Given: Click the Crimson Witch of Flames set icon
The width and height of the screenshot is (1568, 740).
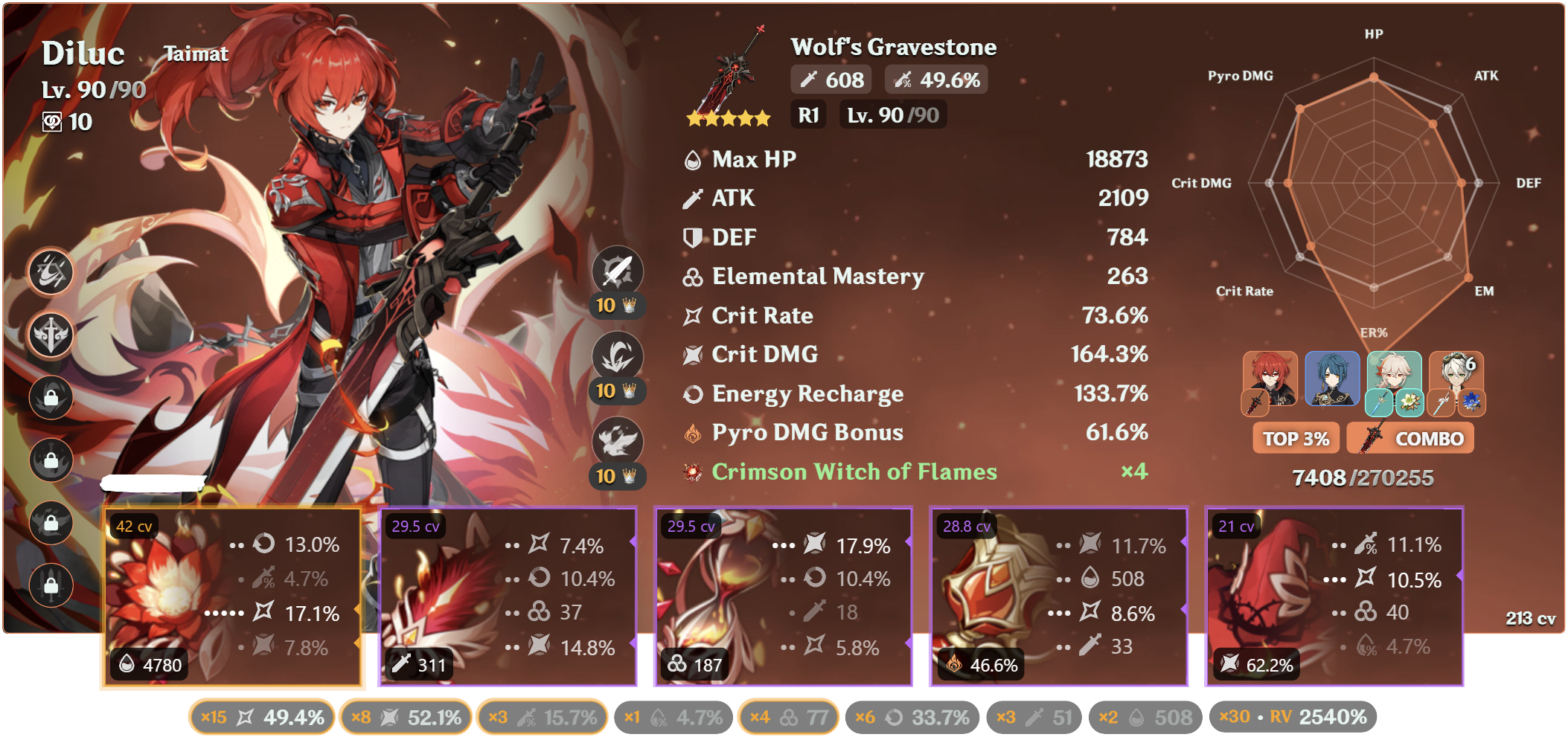Looking at the screenshot, I should (x=691, y=472).
